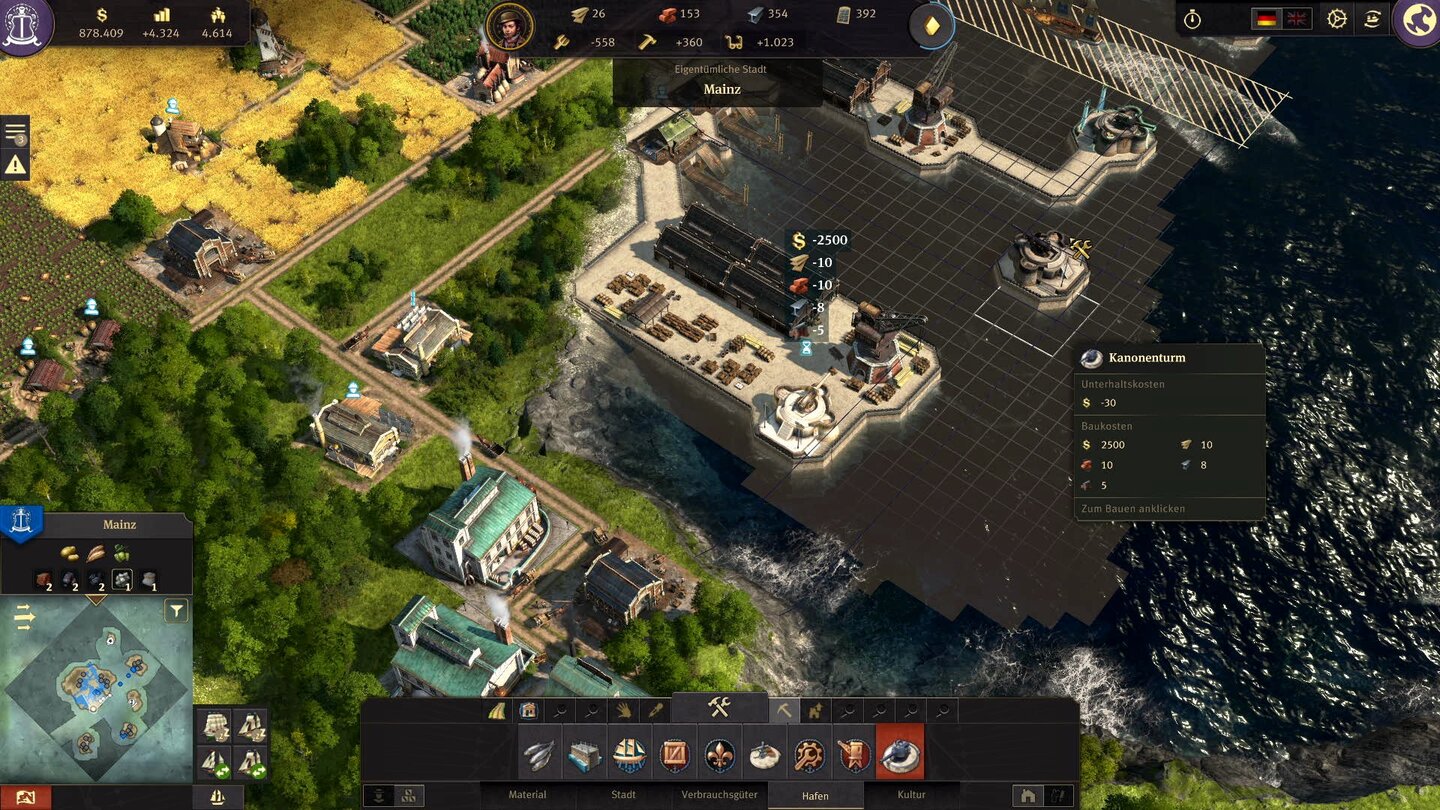Select the depot crate icon in the harbor menu
Image resolution: width=1440 pixels, height=810 pixels.
[x=672, y=755]
